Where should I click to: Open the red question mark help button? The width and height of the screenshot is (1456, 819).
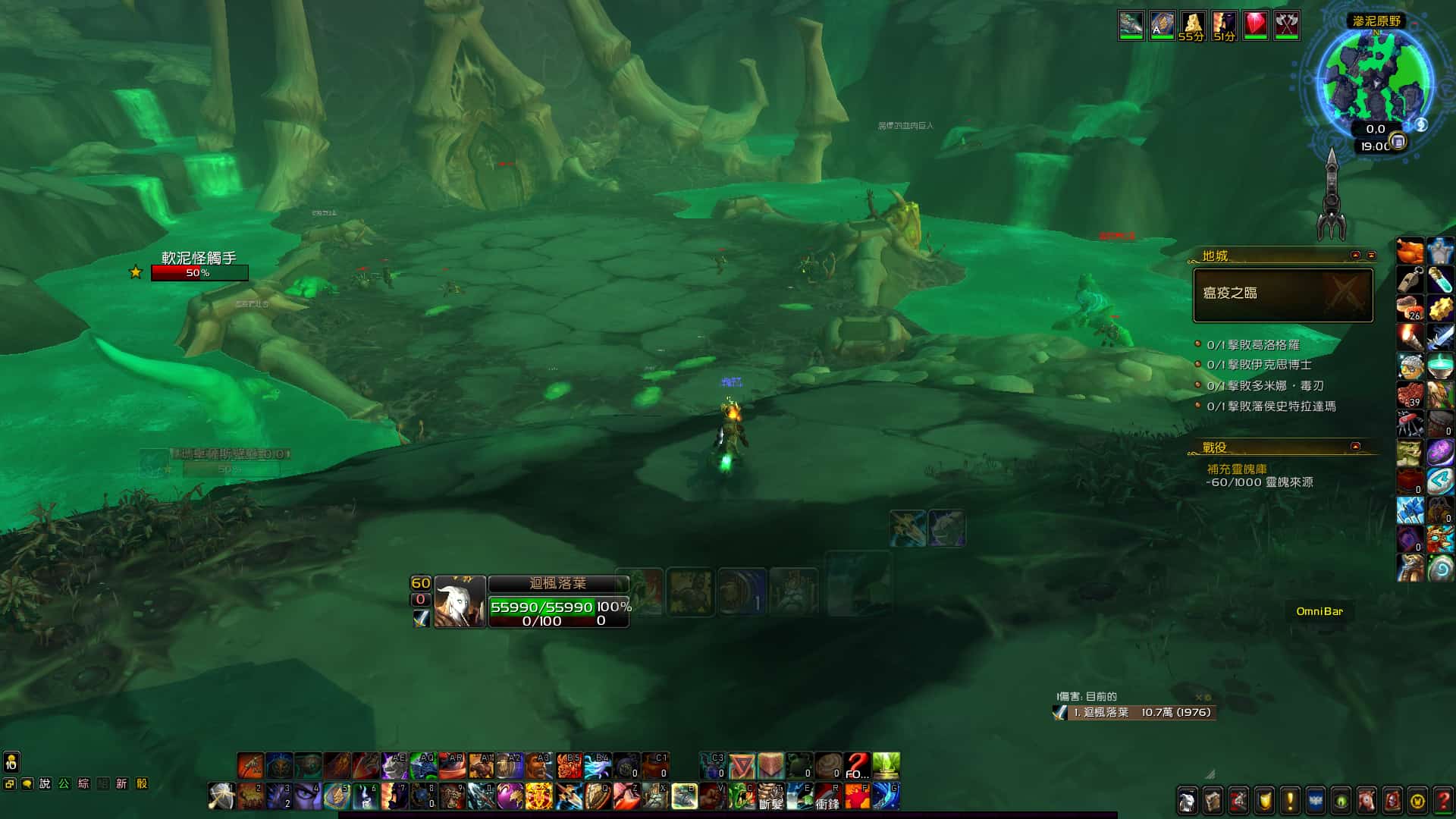(1443, 800)
